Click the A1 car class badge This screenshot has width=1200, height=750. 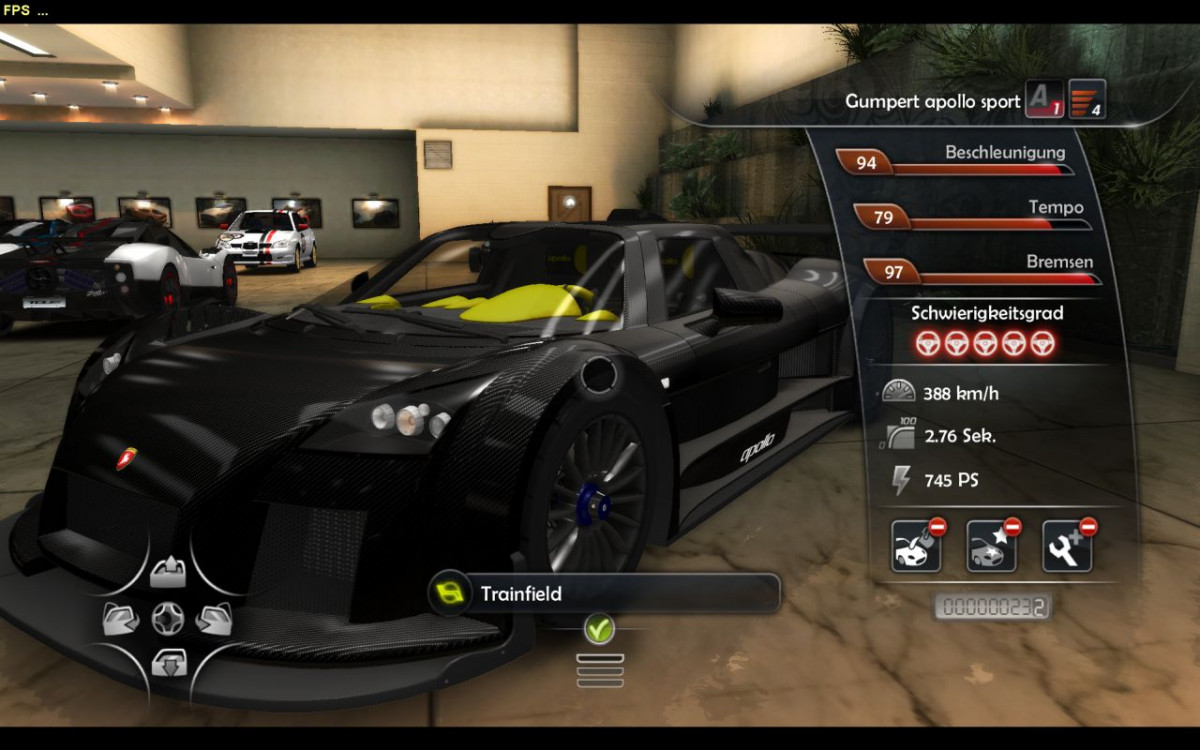pyautogui.click(x=1044, y=100)
